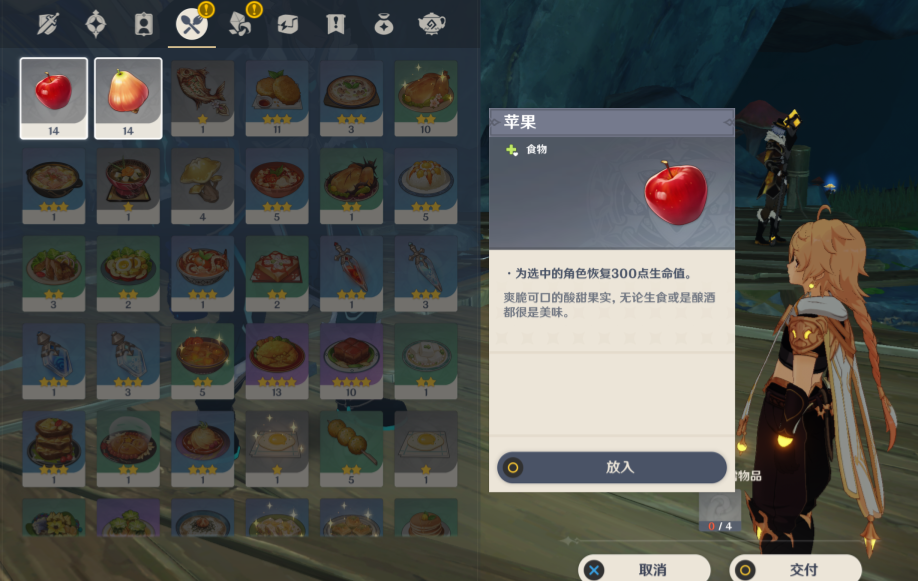This screenshot has width=918, height=581.
Task: Pick the three-ball skewer food slot
Action: click(x=352, y=445)
